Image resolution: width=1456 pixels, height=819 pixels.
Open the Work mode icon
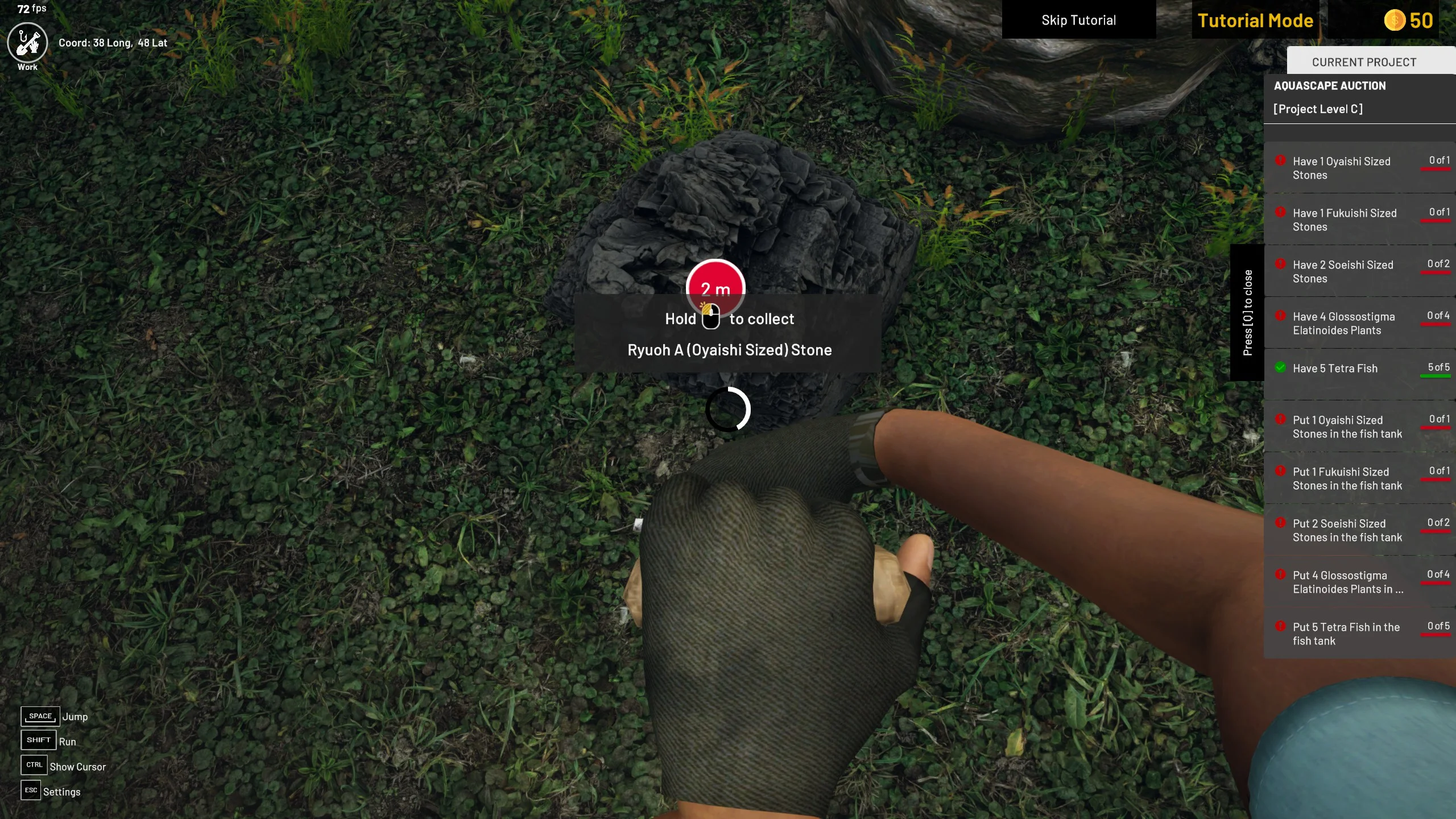point(27,43)
